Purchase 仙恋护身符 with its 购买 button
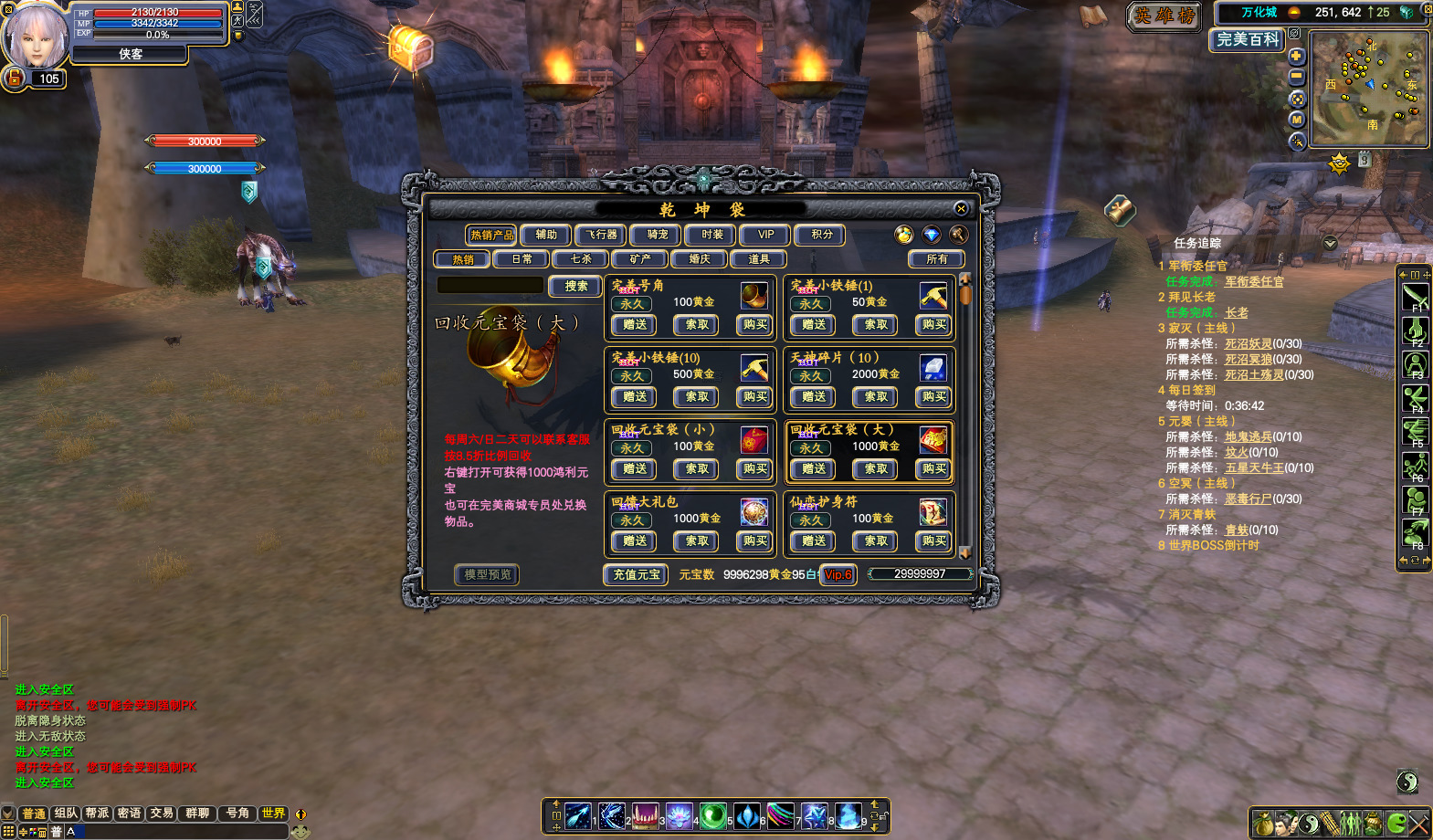 (933, 541)
